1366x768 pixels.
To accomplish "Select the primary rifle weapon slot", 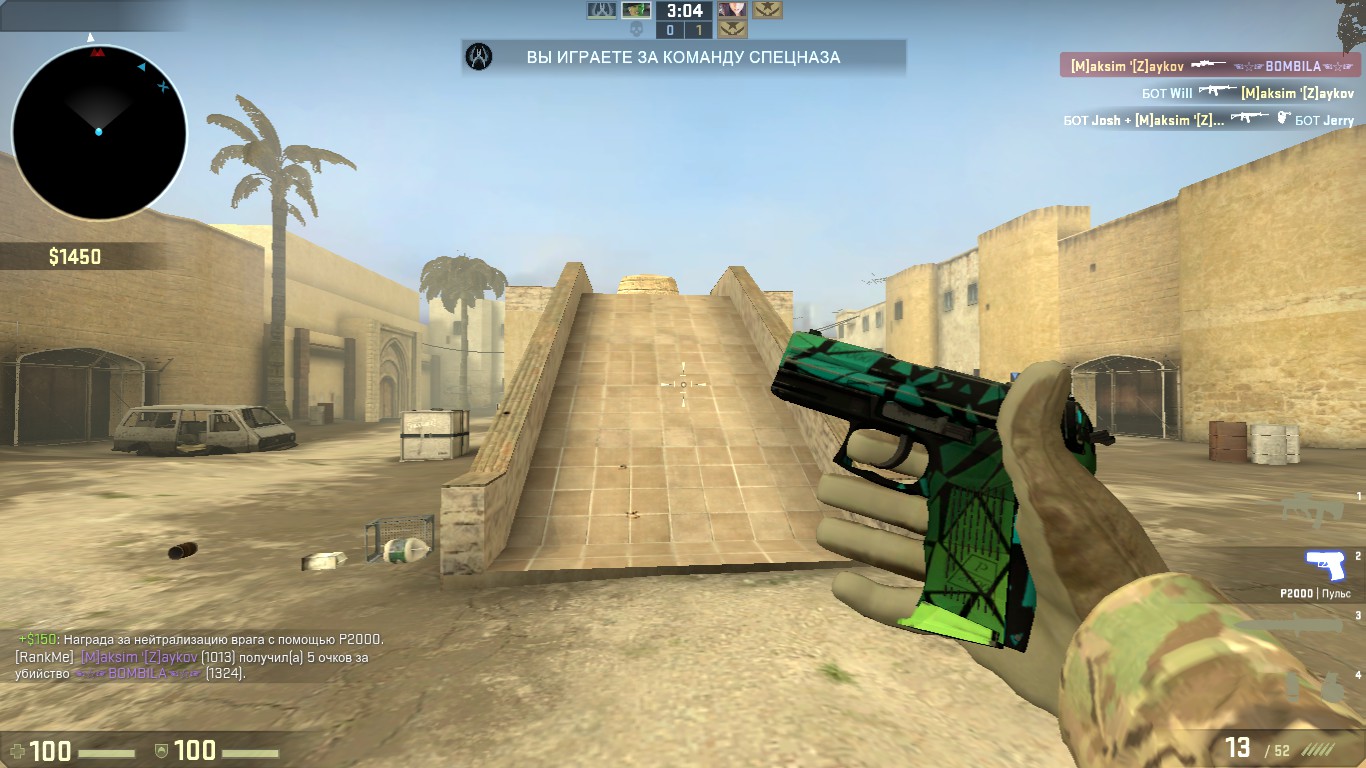I will tap(1311, 510).
